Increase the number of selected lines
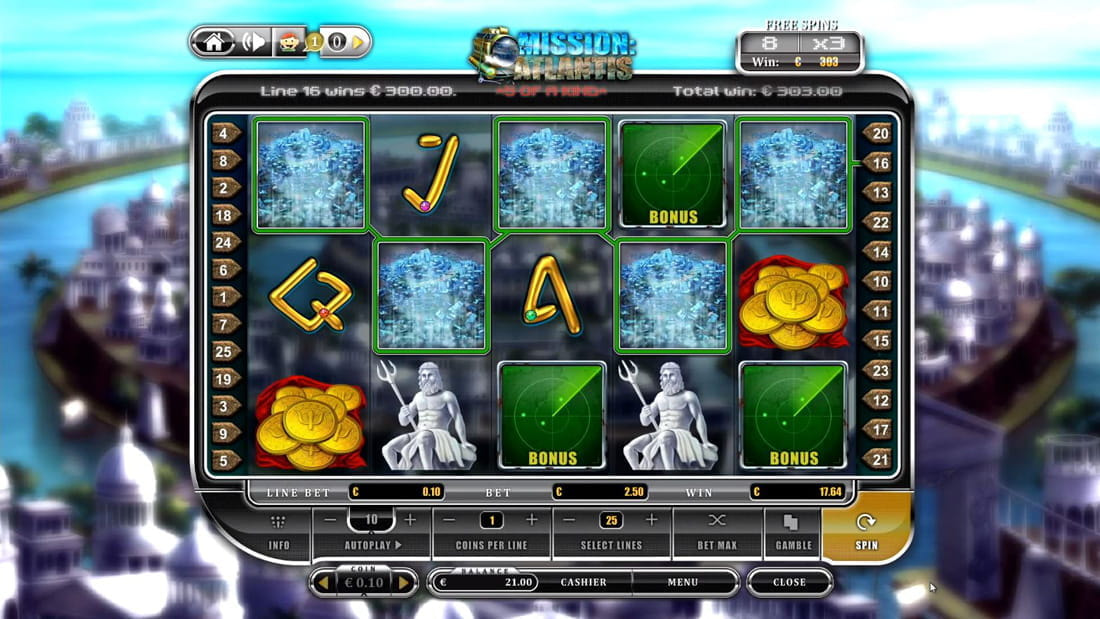Image resolution: width=1100 pixels, height=619 pixels. 651,520
